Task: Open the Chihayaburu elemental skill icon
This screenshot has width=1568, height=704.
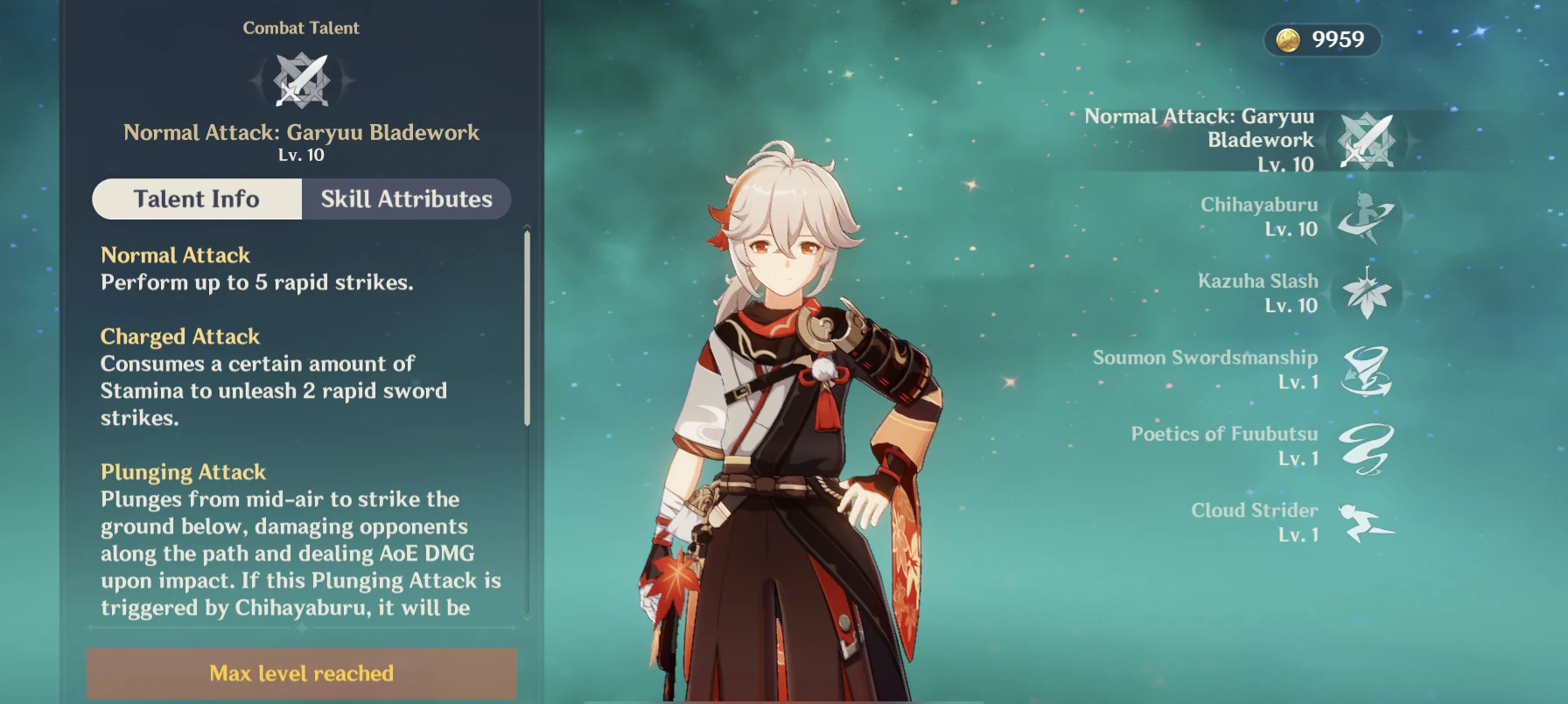Action: pyautogui.click(x=1365, y=217)
